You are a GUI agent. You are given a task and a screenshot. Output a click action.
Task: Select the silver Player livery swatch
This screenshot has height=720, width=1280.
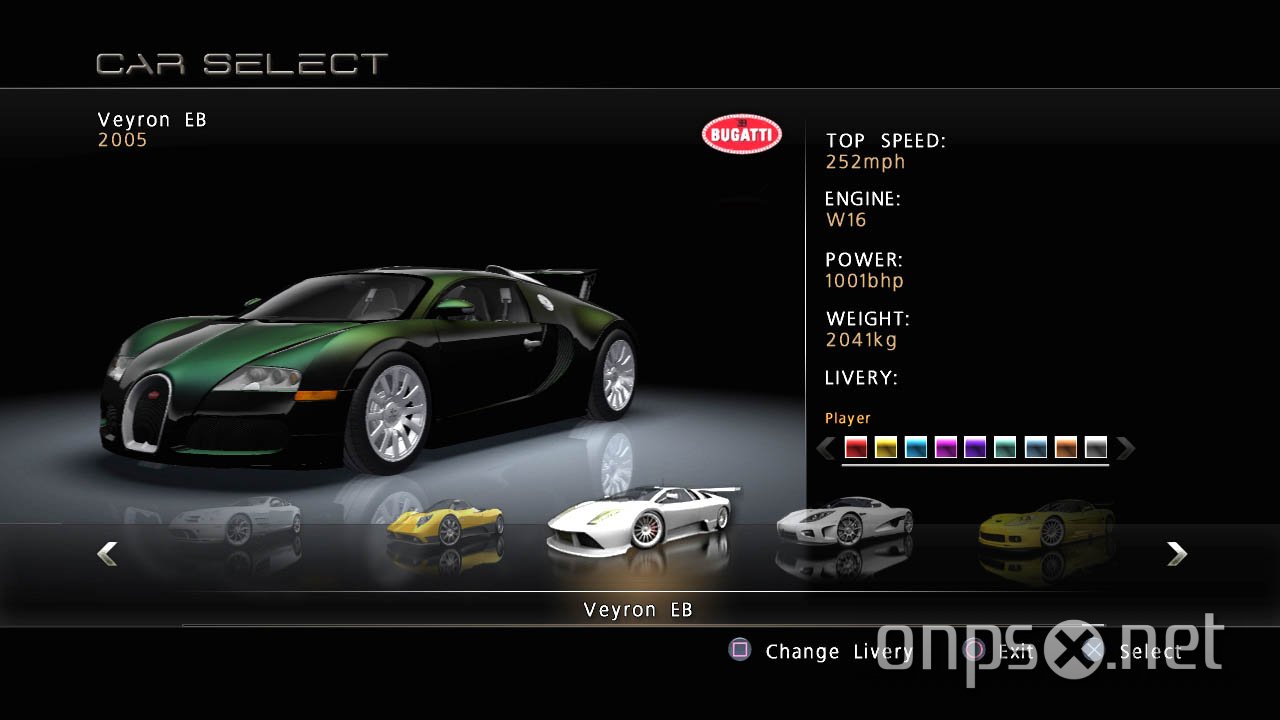1096,448
